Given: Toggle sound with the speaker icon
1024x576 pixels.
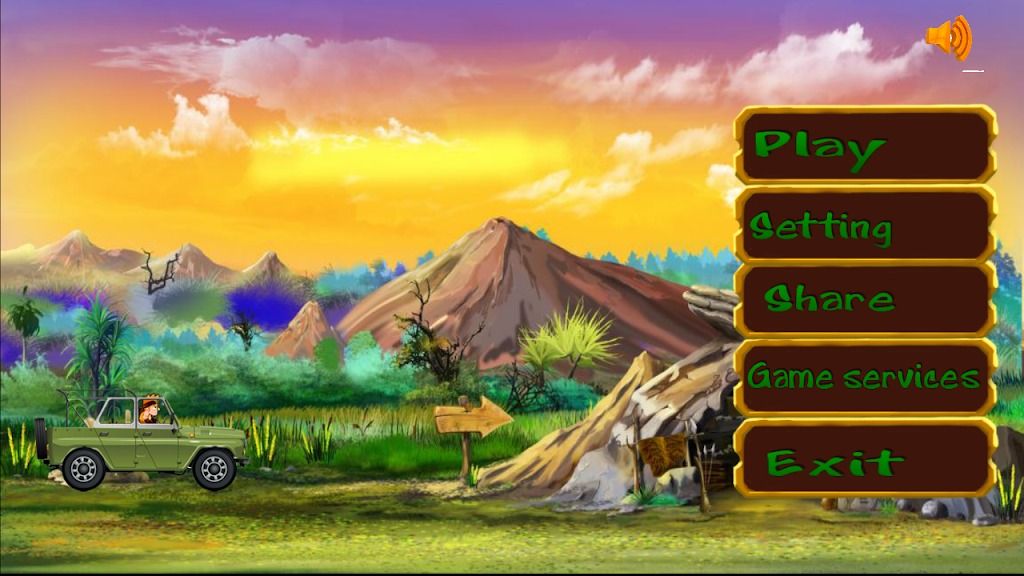Looking at the screenshot, I should coord(947,39).
